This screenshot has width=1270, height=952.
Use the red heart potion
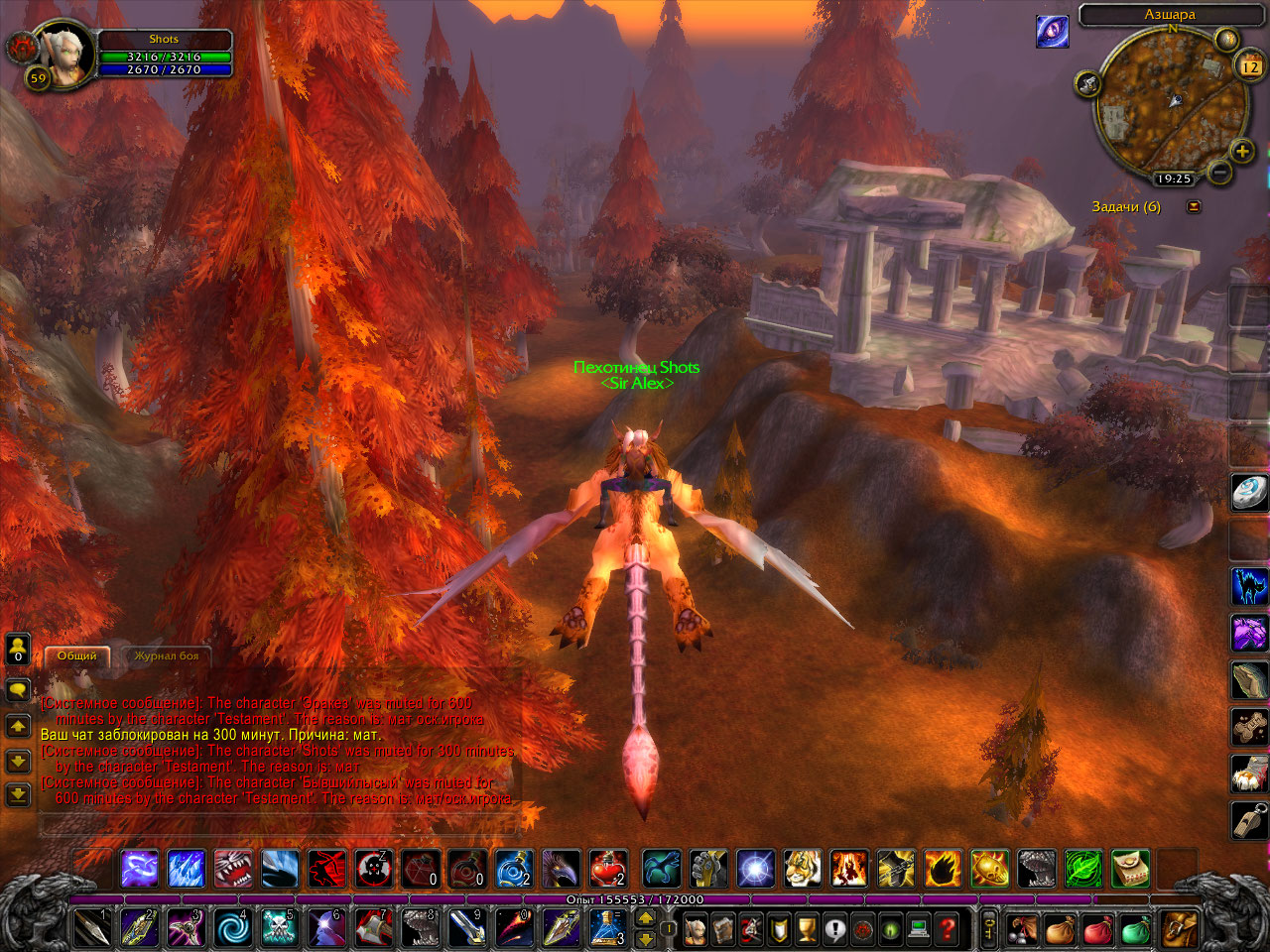(607, 869)
